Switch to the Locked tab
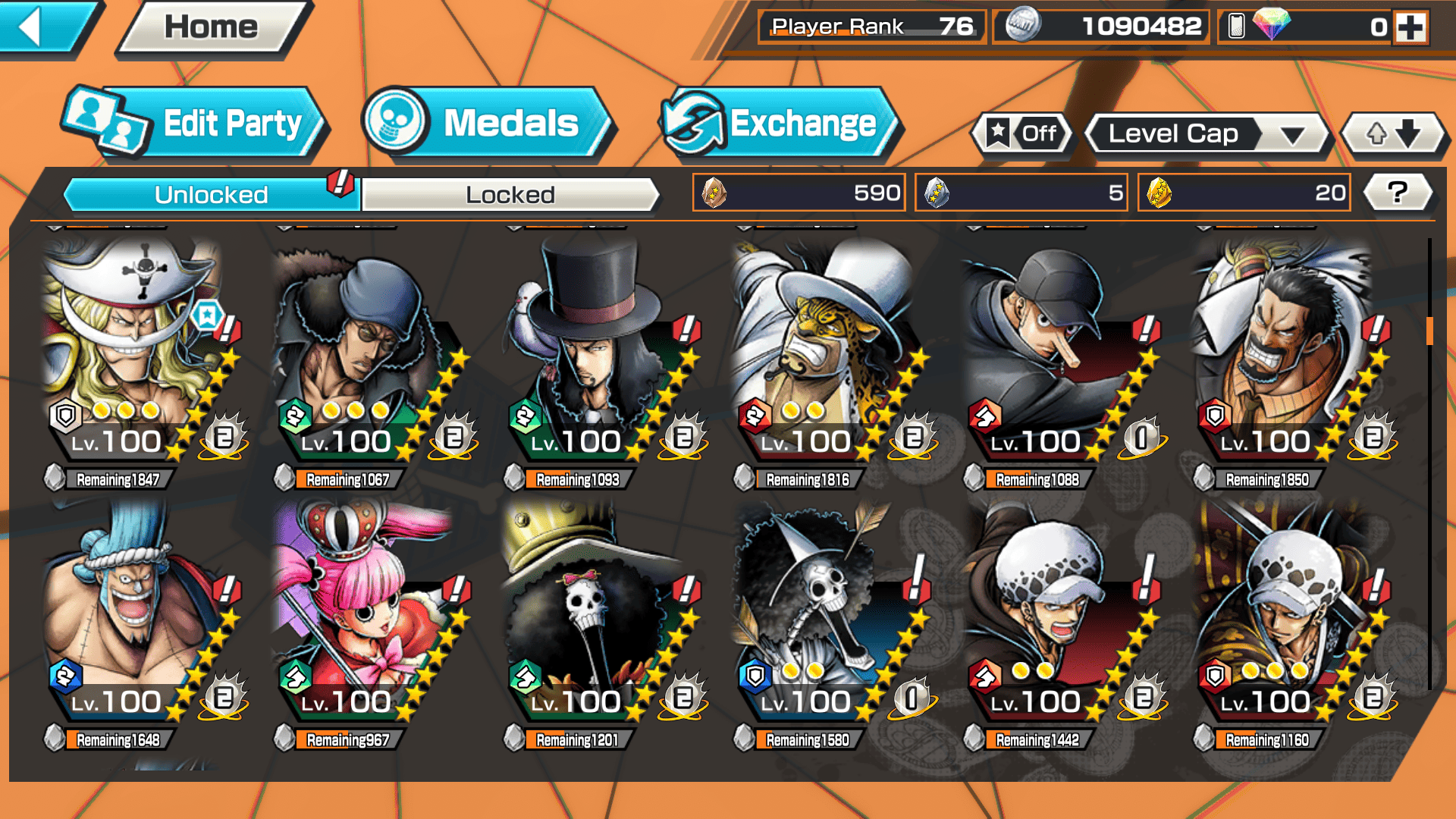Screen dimensions: 1456x819 click(510, 195)
